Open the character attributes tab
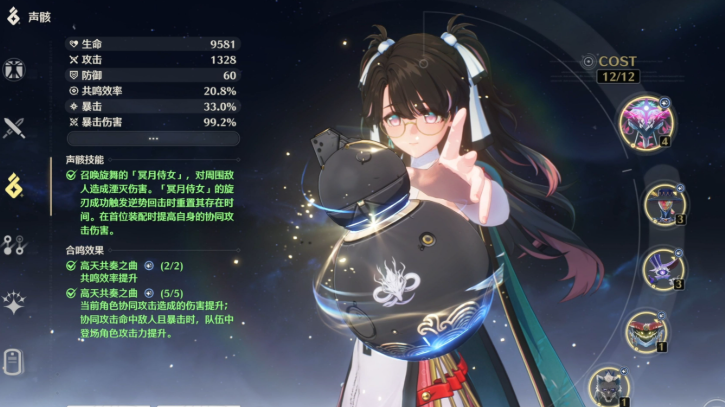 click(x=14, y=70)
